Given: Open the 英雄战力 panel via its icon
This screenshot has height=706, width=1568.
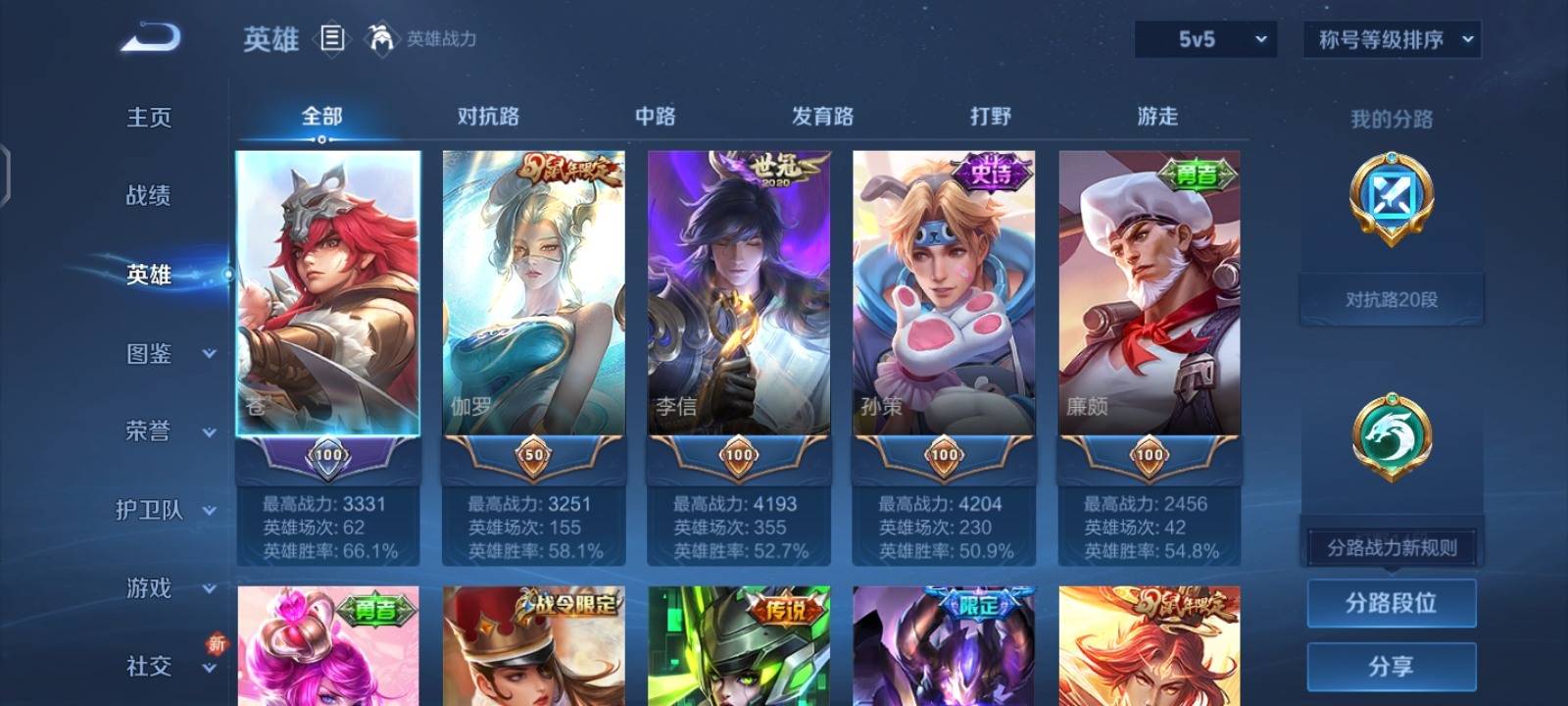Looking at the screenshot, I should 382,39.
